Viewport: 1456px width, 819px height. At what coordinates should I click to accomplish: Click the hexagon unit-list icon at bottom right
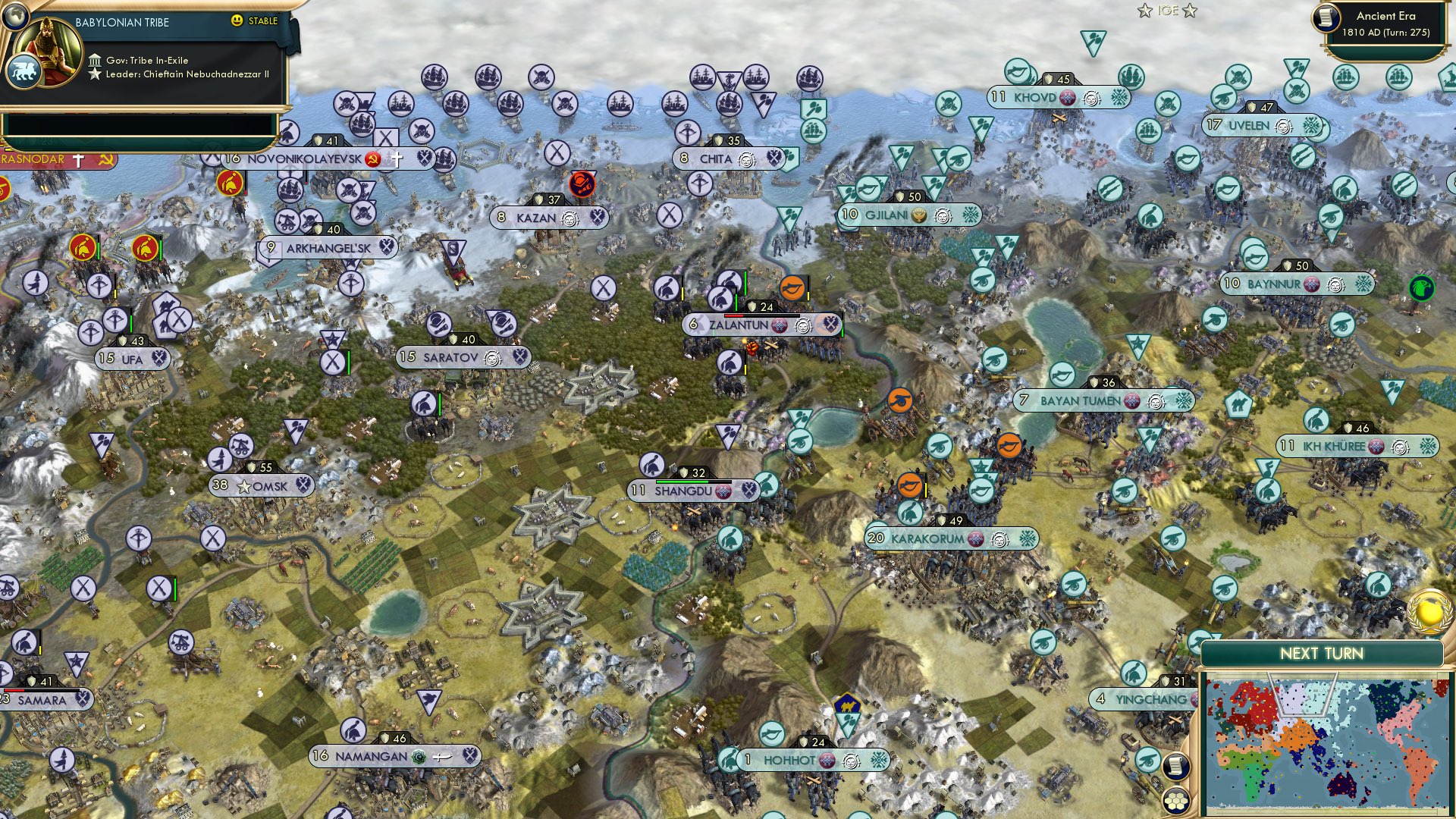(x=1176, y=802)
